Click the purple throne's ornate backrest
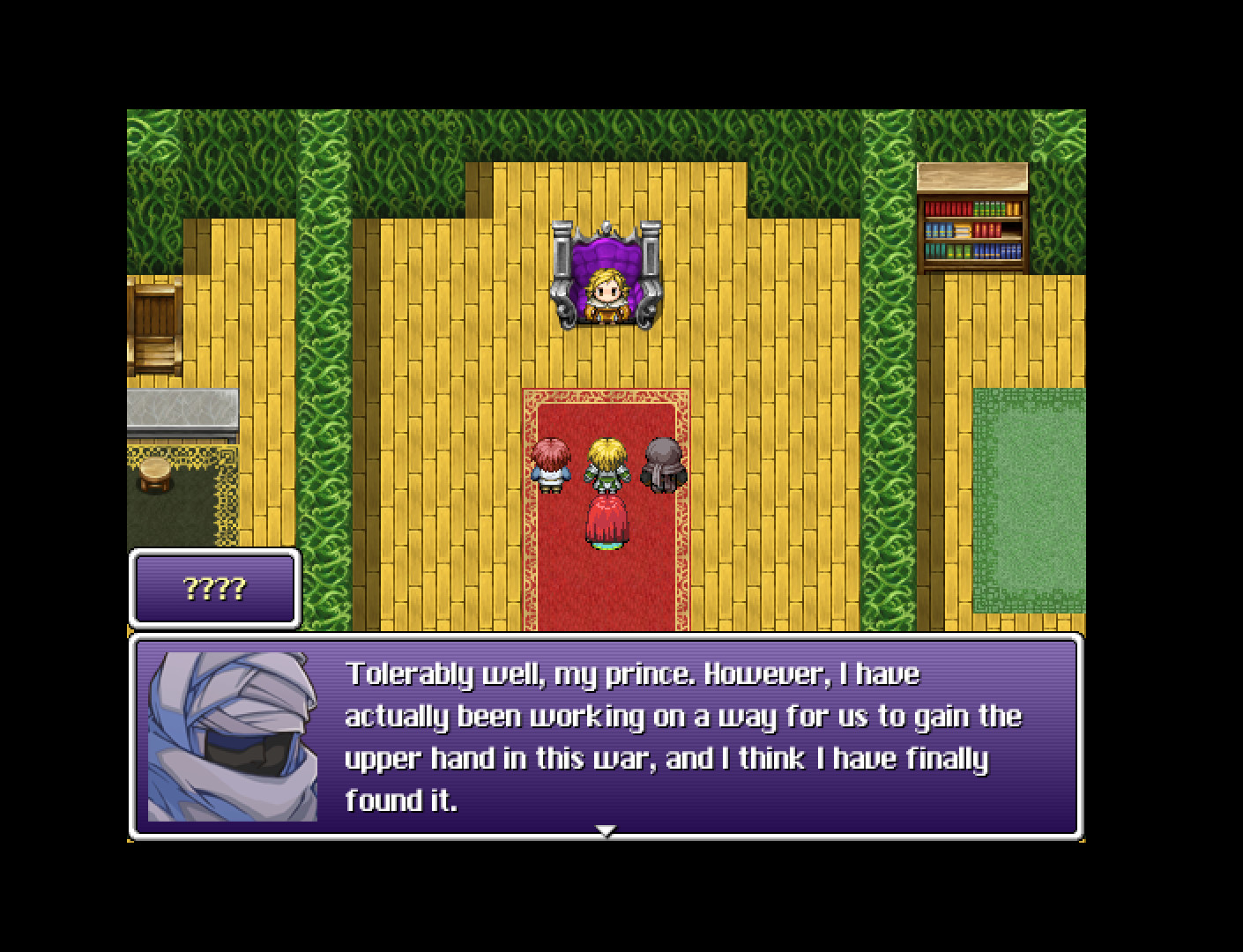This screenshot has width=1243, height=952. click(x=606, y=251)
